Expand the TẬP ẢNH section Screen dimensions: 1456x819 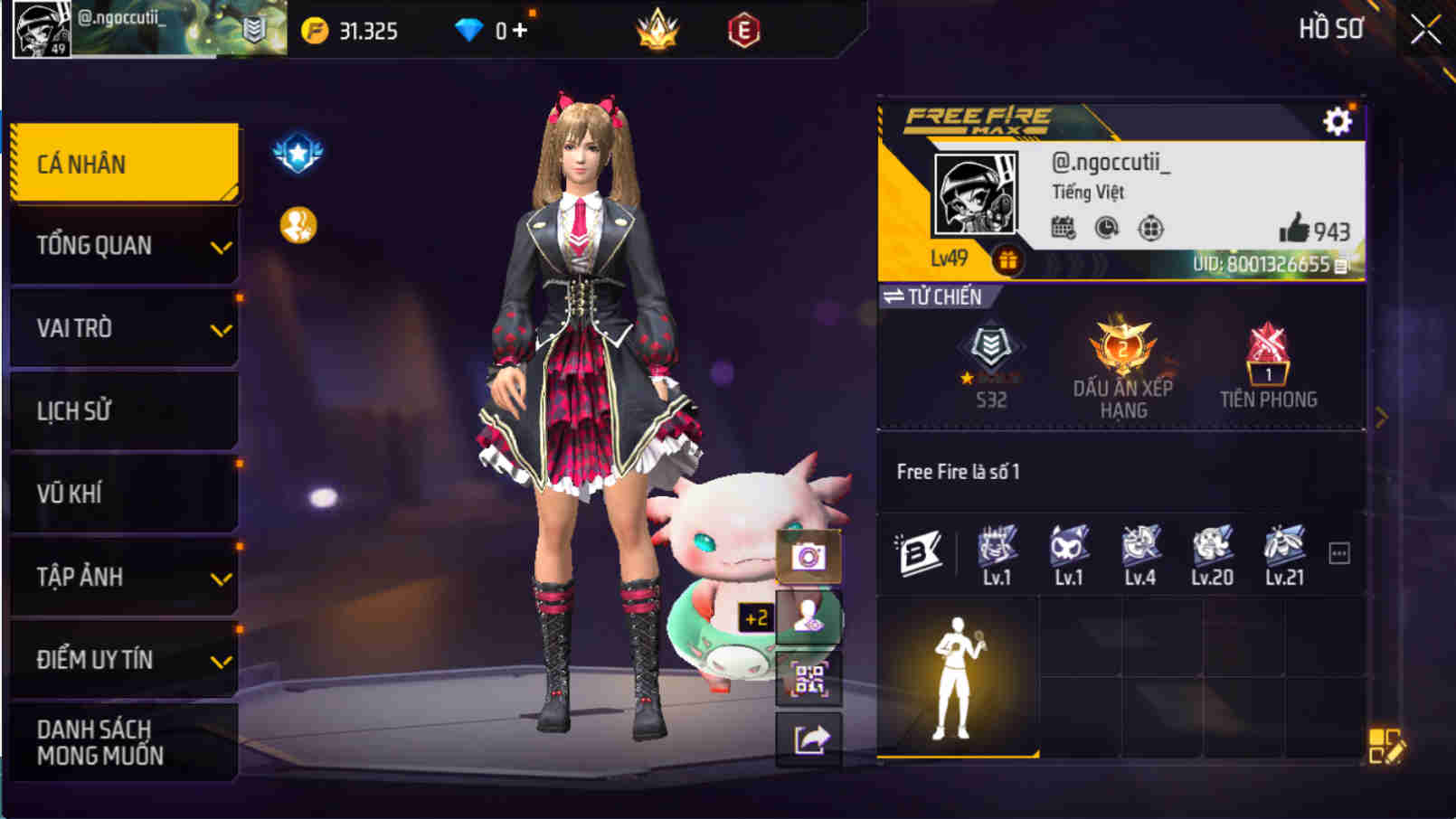[124, 577]
